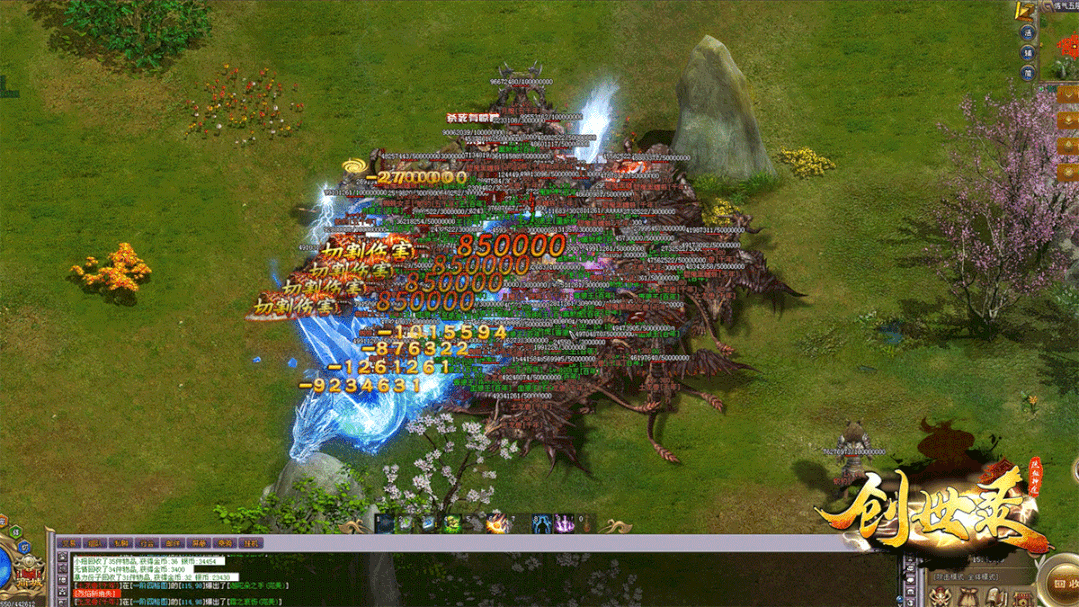1079x607 pixels.
Task: Use the blue humanoid figure skill in the hotbar
Action: [541, 523]
